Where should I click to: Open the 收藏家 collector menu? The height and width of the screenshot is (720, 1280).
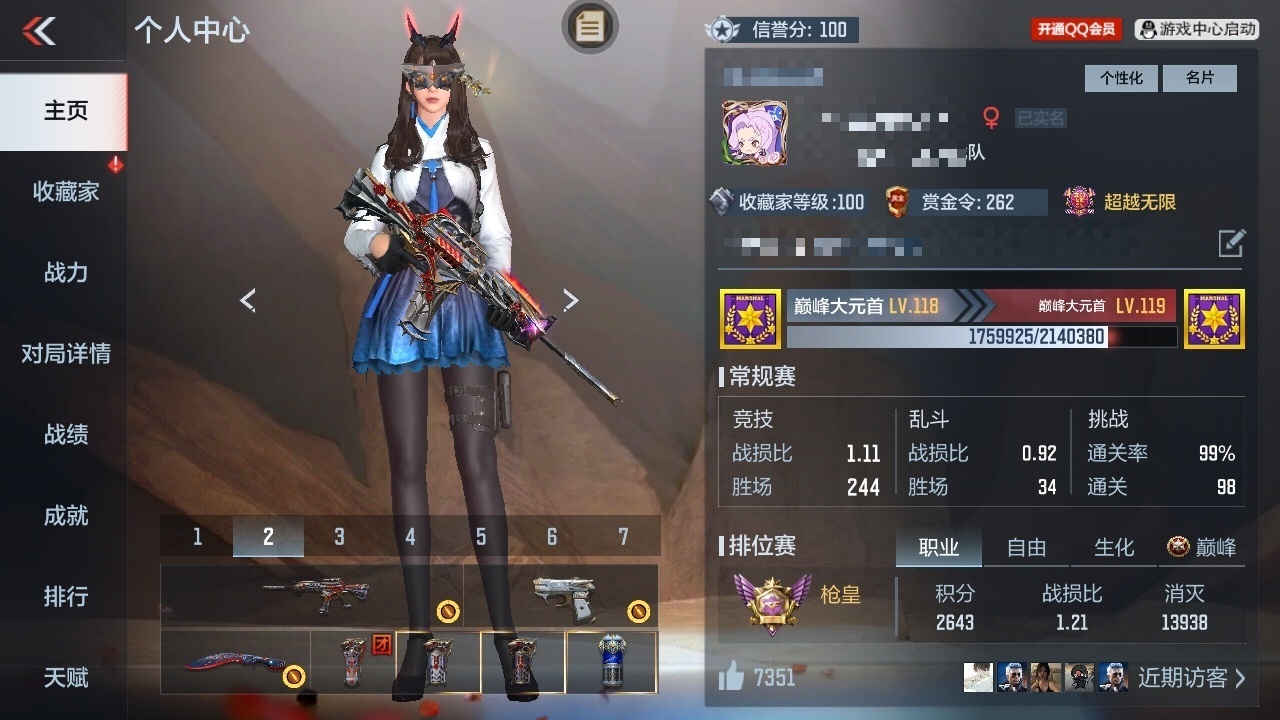pos(65,192)
